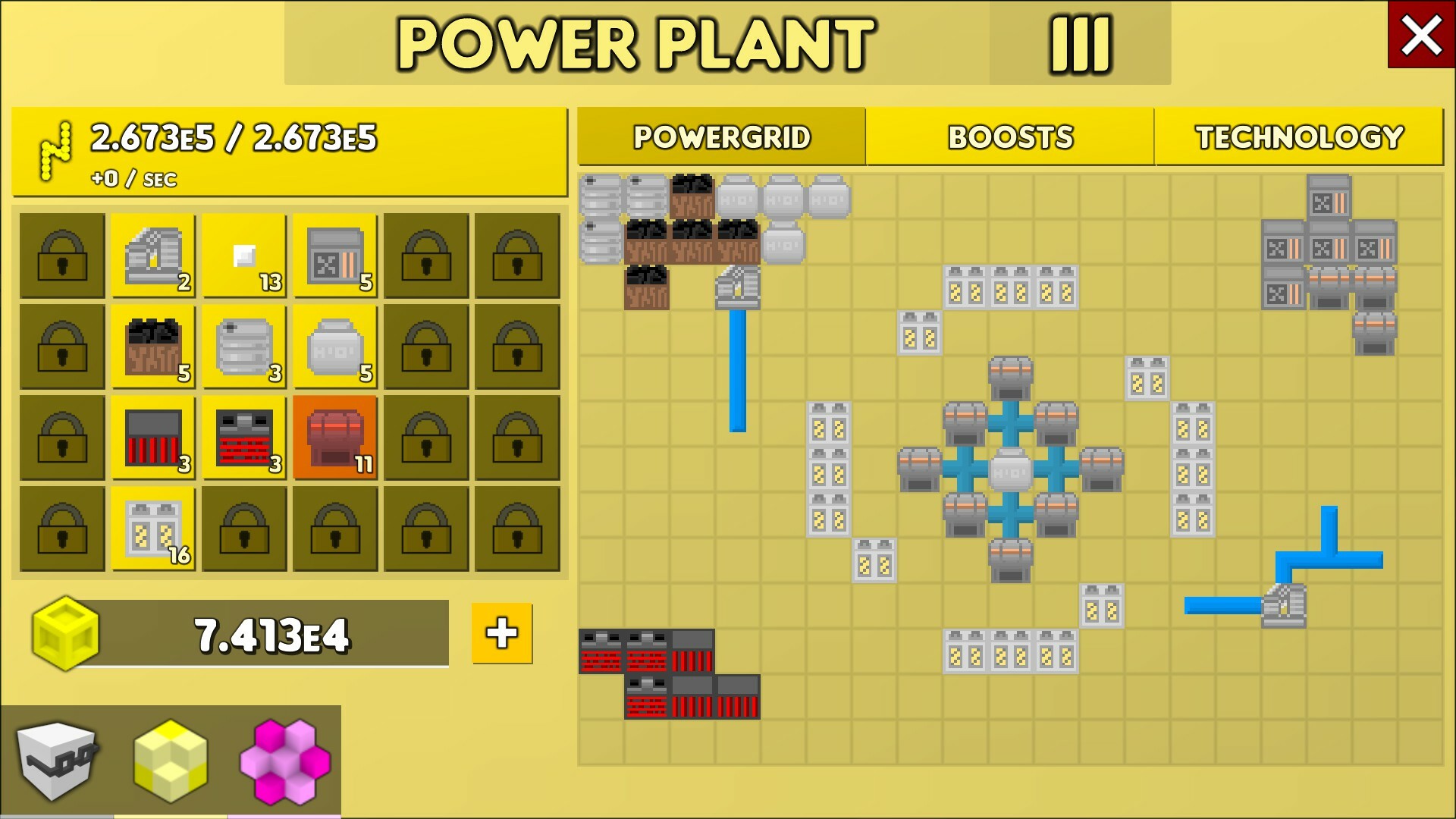The image size is (1456, 819).
Task: Click a locked inventory slot
Action: click(62, 256)
